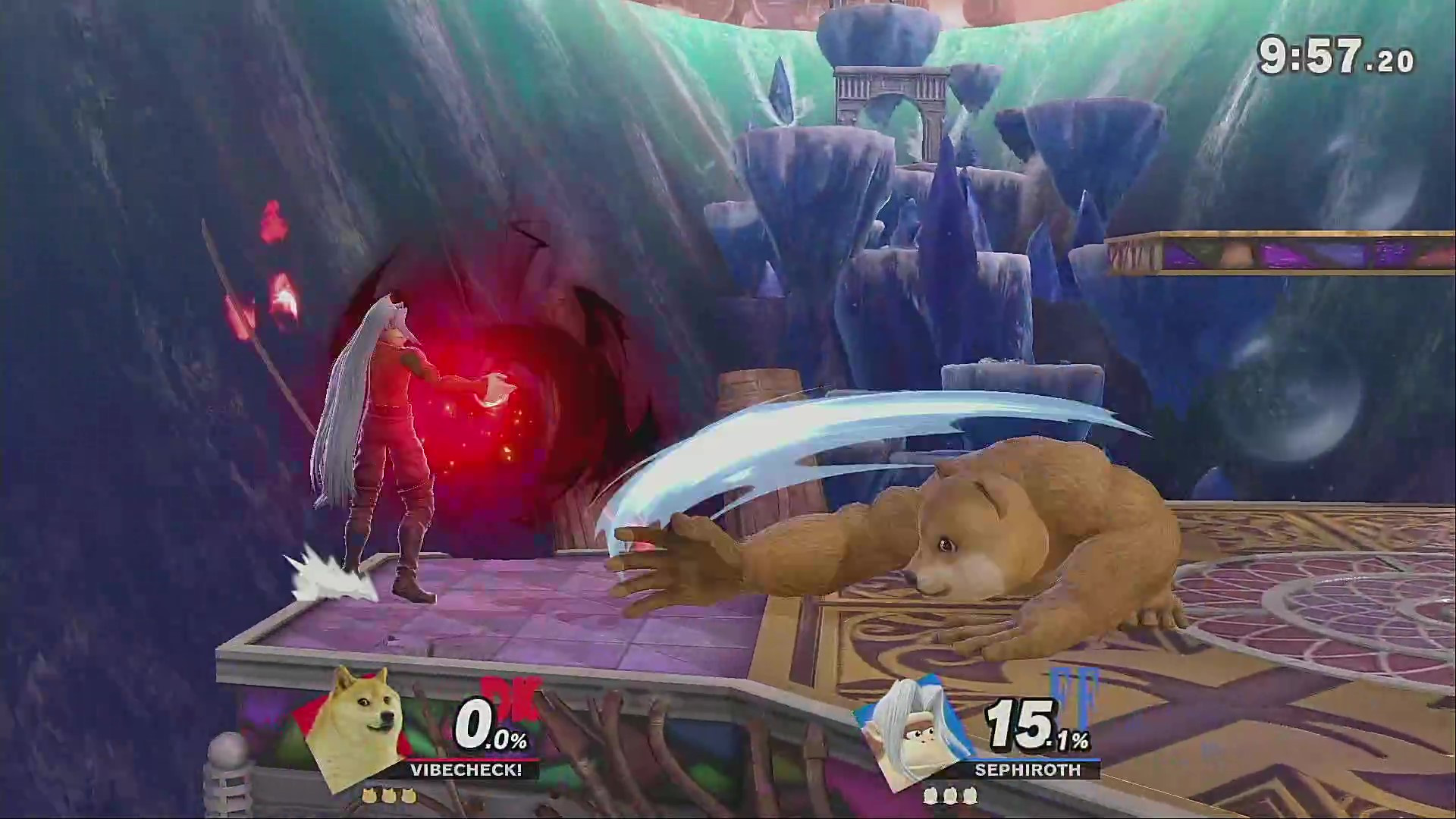The width and height of the screenshot is (1456, 819).
Task: Select the VIBECHECK! player name label
Action: pos(465,770)
